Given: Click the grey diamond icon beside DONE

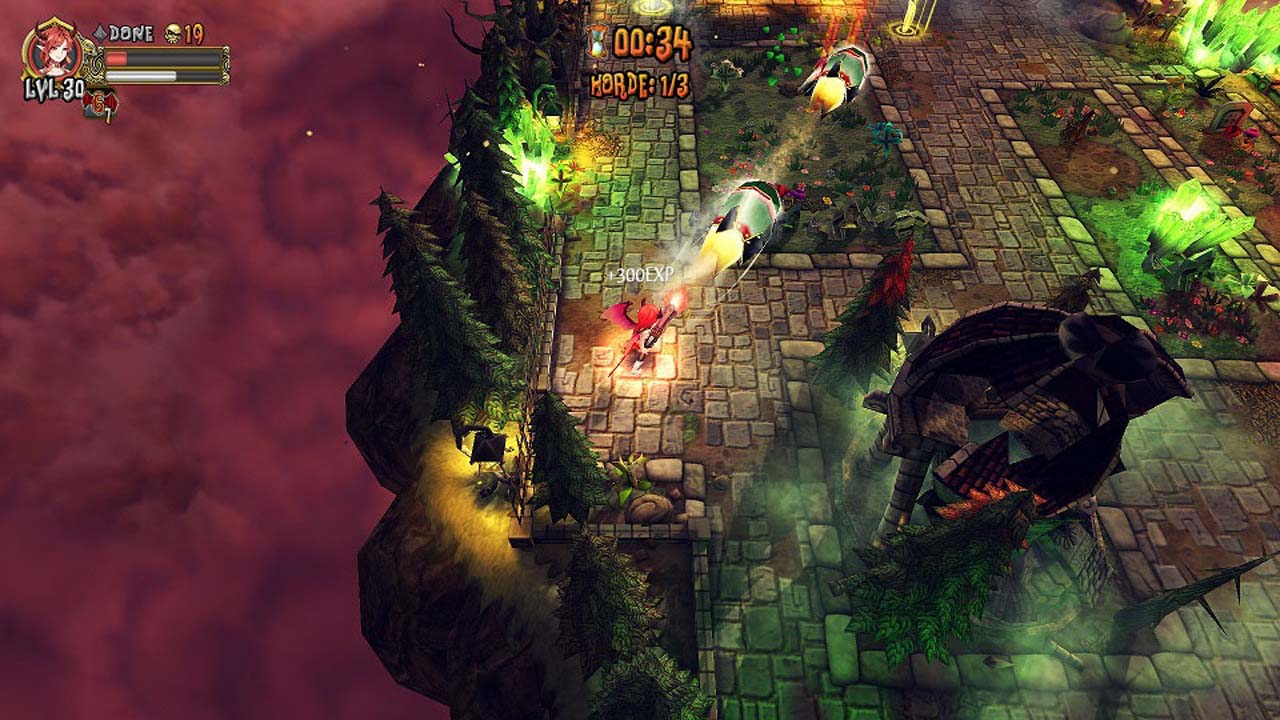Looking at the screenshot, I should (x=98, y=31).
